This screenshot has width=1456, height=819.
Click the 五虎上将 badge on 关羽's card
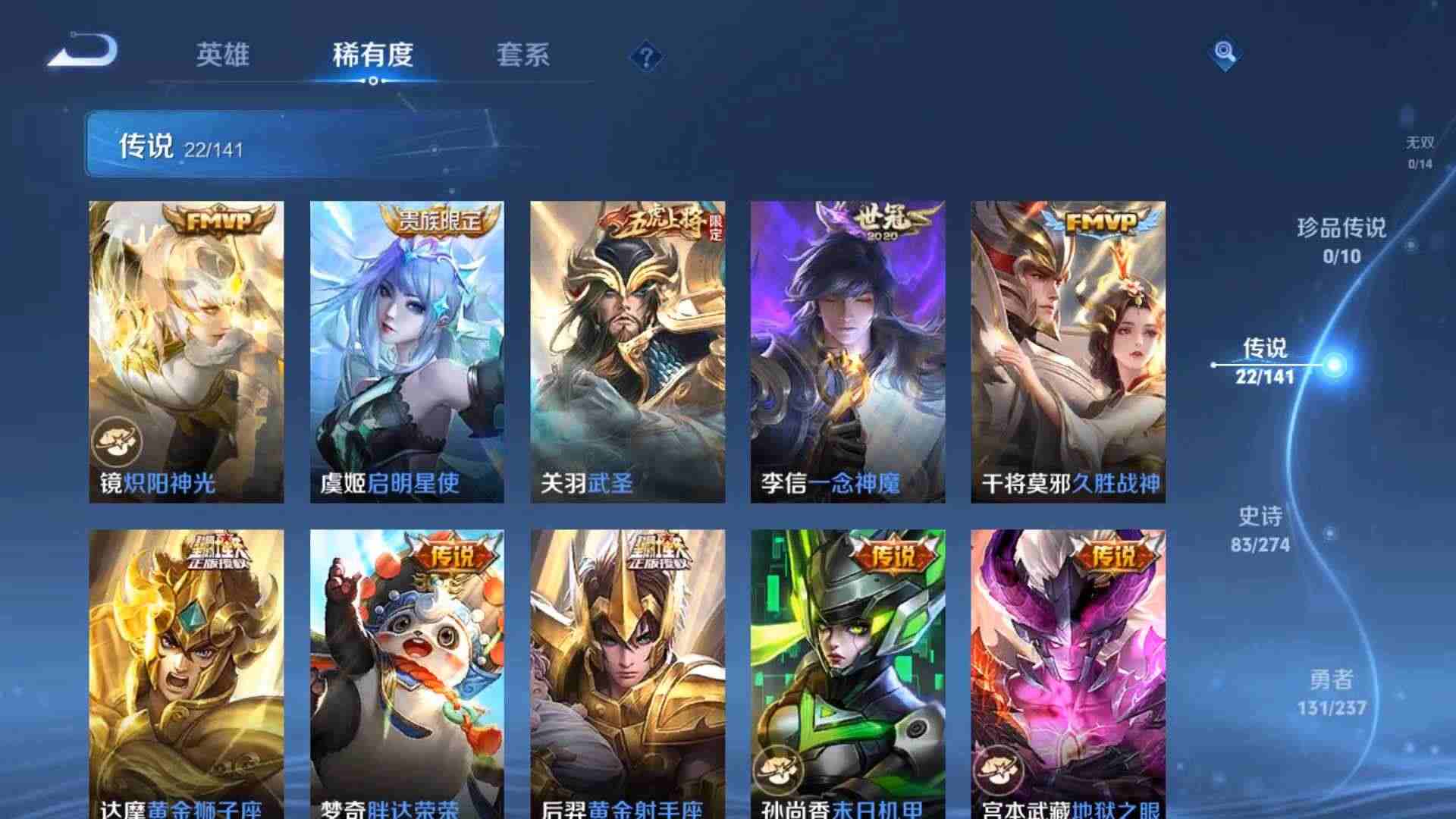click(x=654, y=222)
